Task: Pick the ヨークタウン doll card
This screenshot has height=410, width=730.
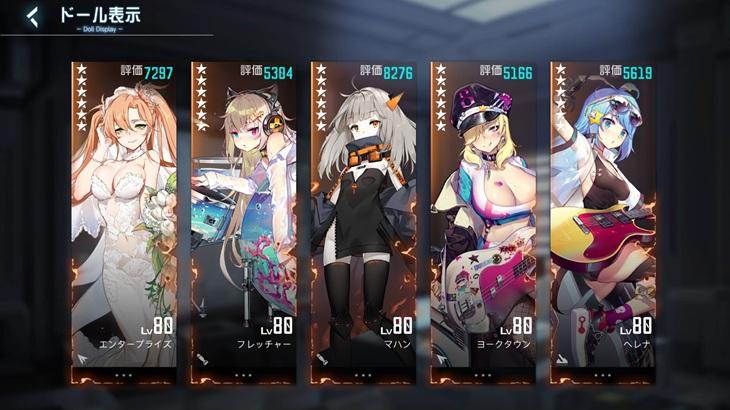Action: tap(483, 220)
